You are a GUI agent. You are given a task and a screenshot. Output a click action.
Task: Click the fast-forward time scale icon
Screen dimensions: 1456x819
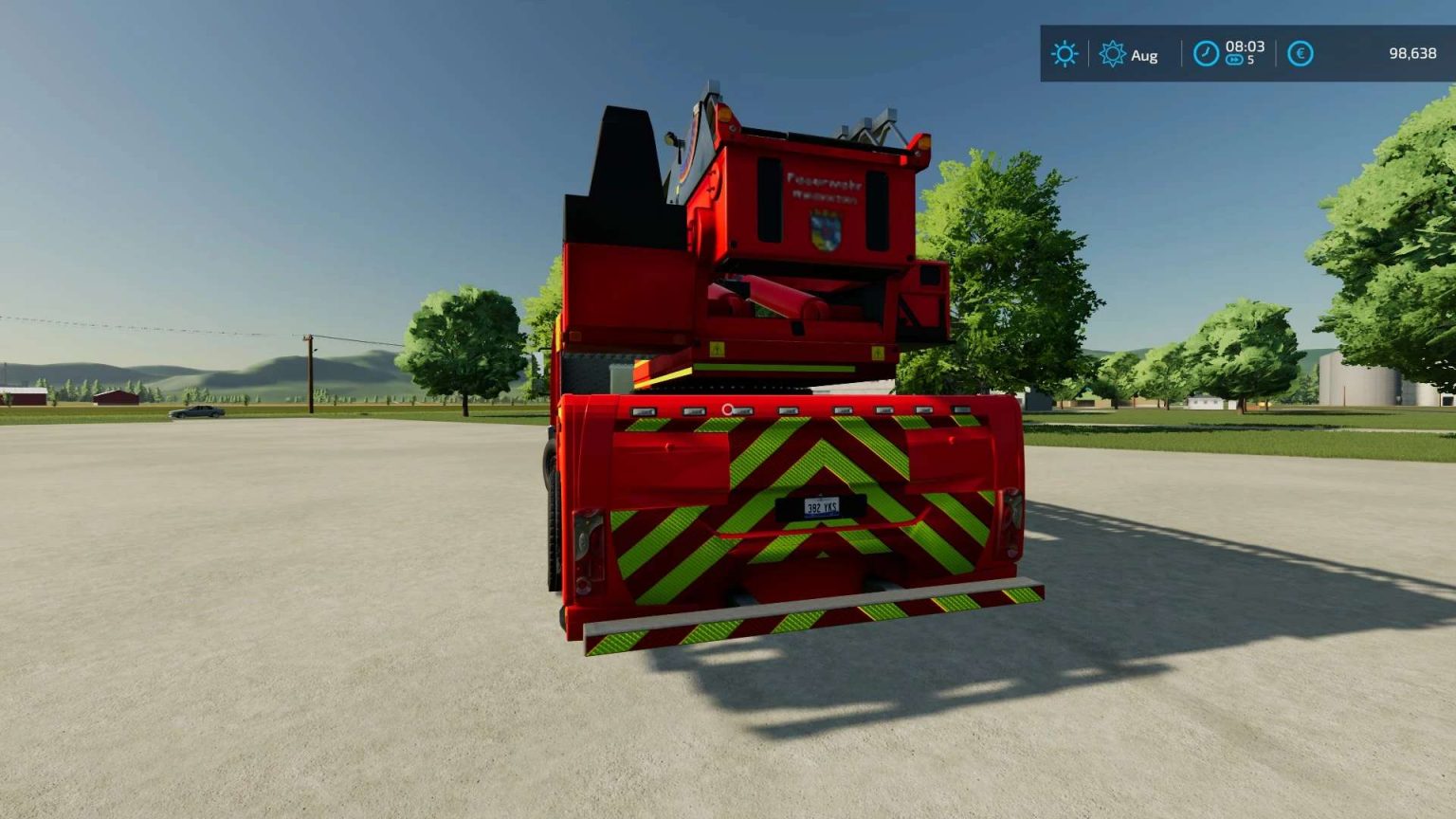1233,61
